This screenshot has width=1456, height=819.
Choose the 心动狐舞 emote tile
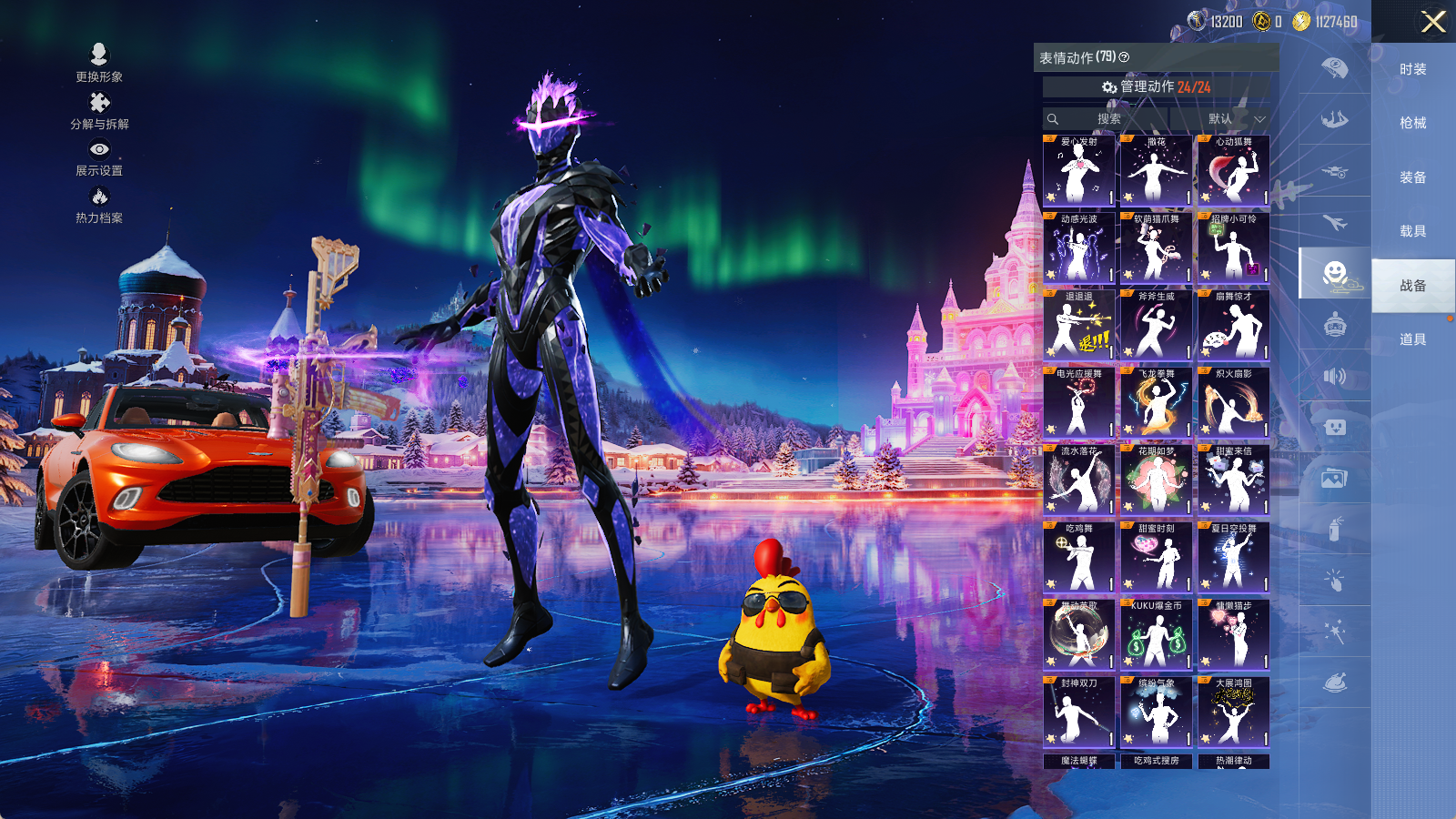coord(1233,170)
